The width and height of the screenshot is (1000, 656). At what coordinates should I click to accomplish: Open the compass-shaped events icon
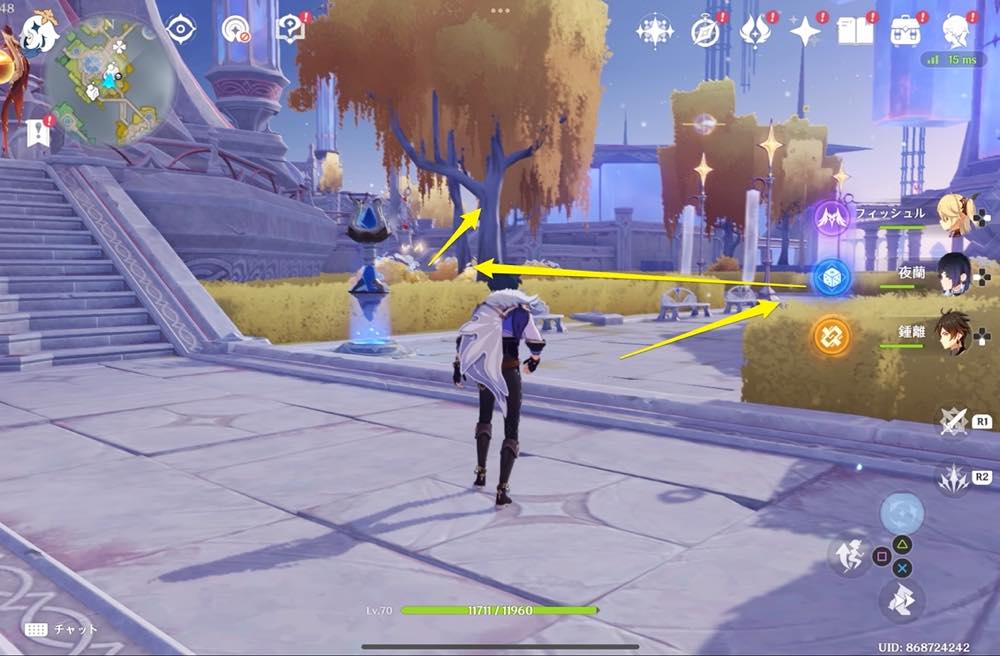coord(706,32)
